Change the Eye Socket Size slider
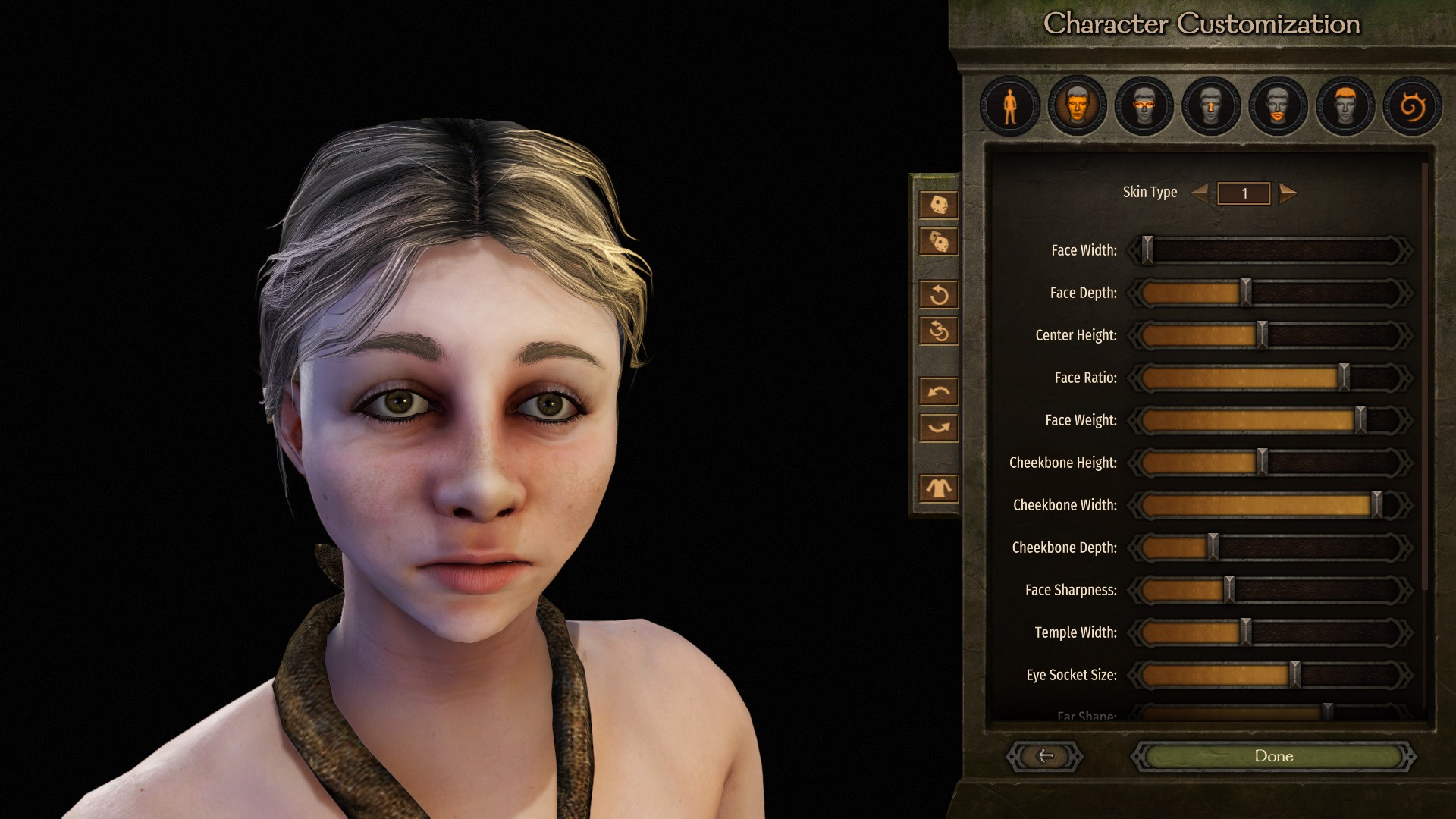 pyautogui.click(x=1295, y=675)
